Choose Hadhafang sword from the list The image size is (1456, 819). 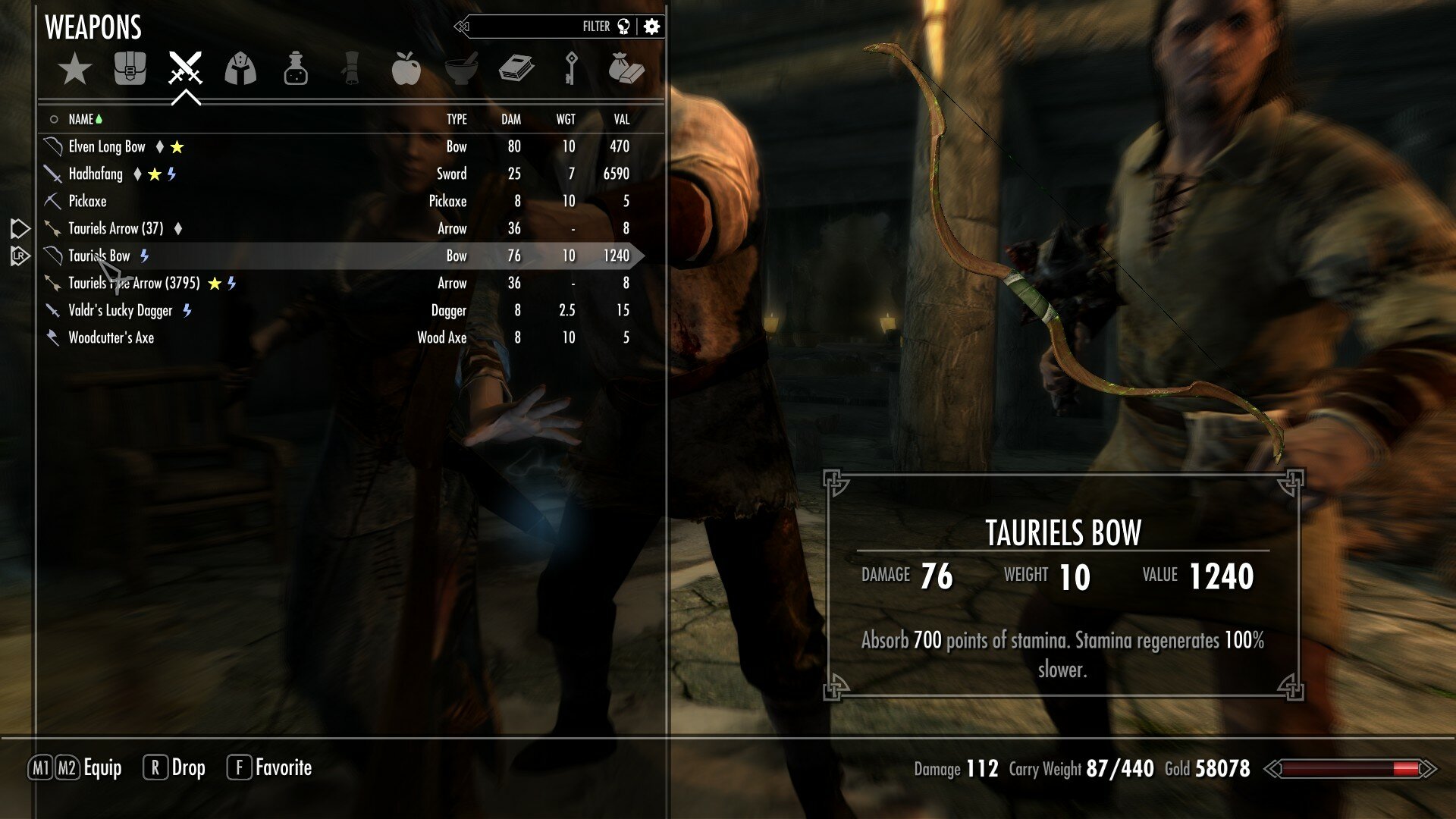pyautogui.click(x=96, y=174)
